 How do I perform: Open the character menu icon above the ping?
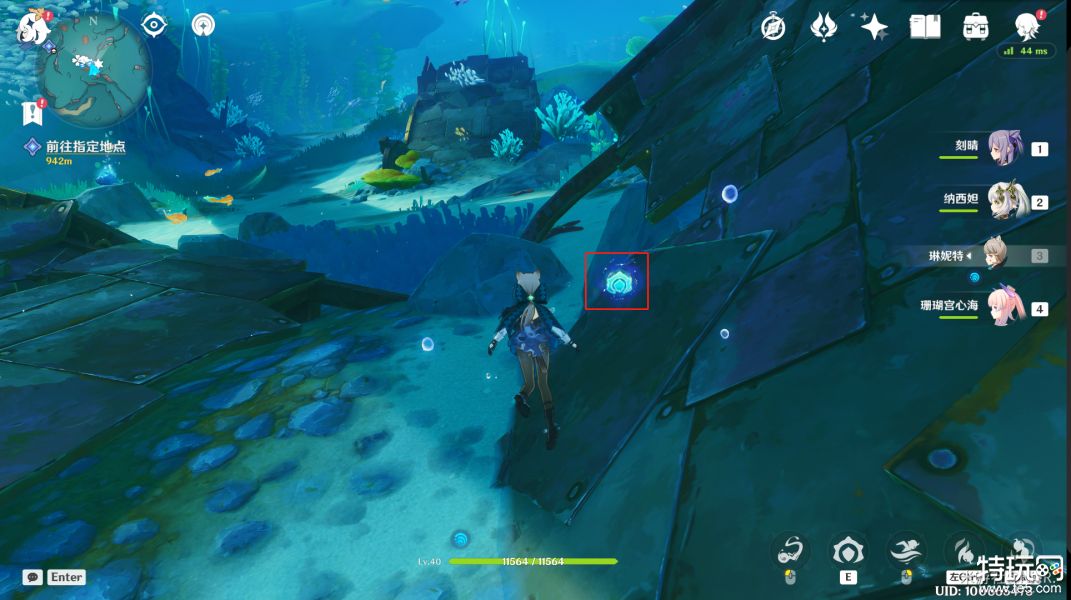[1027, 26]
